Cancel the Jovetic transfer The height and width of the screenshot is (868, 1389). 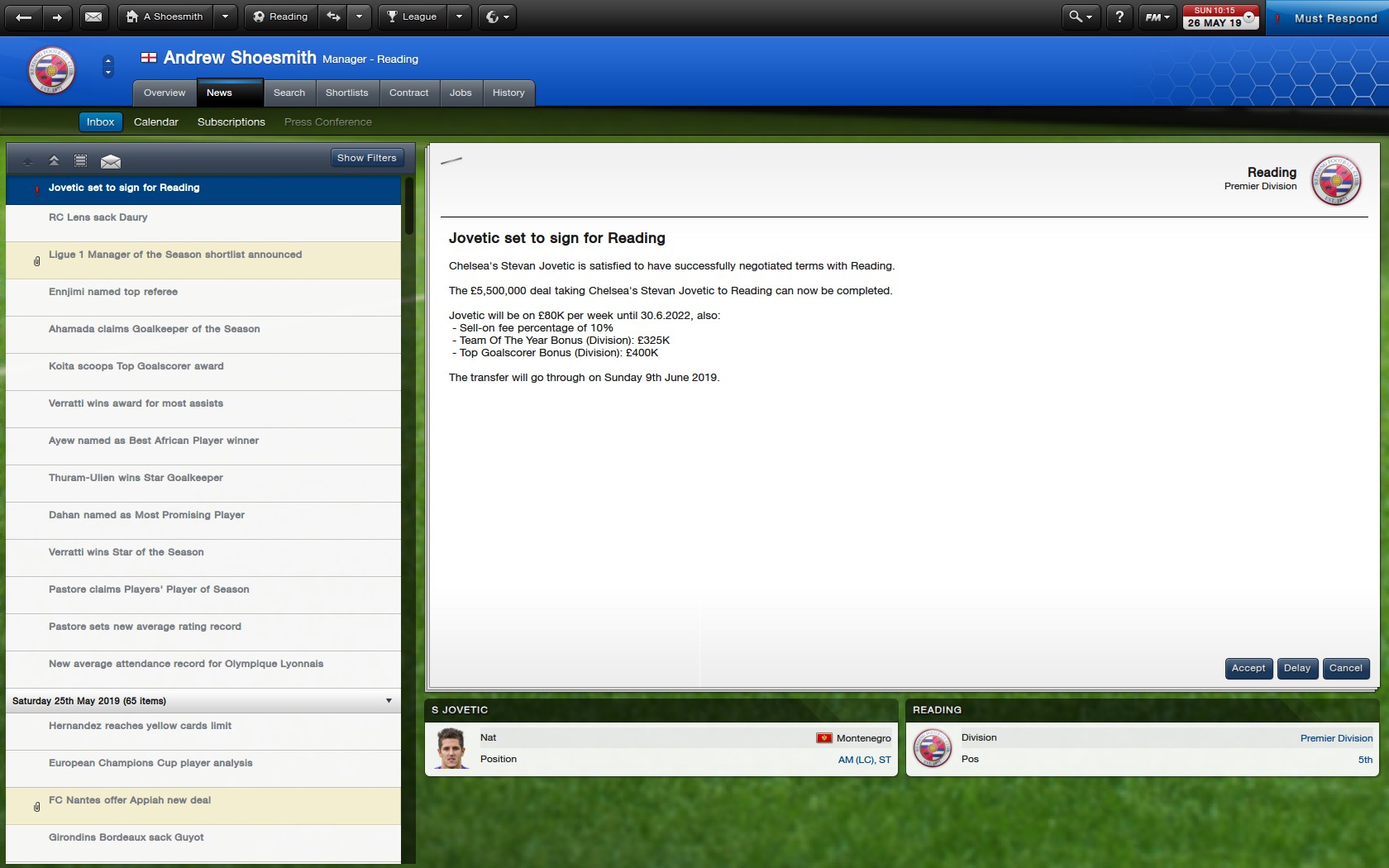click(1345, 668)
